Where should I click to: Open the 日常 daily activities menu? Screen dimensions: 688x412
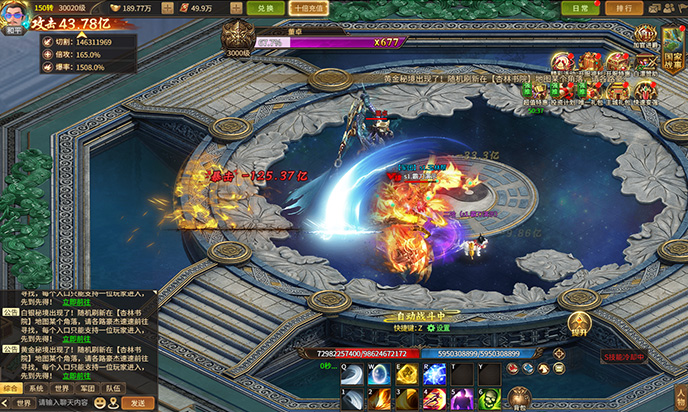click(581, 8)
